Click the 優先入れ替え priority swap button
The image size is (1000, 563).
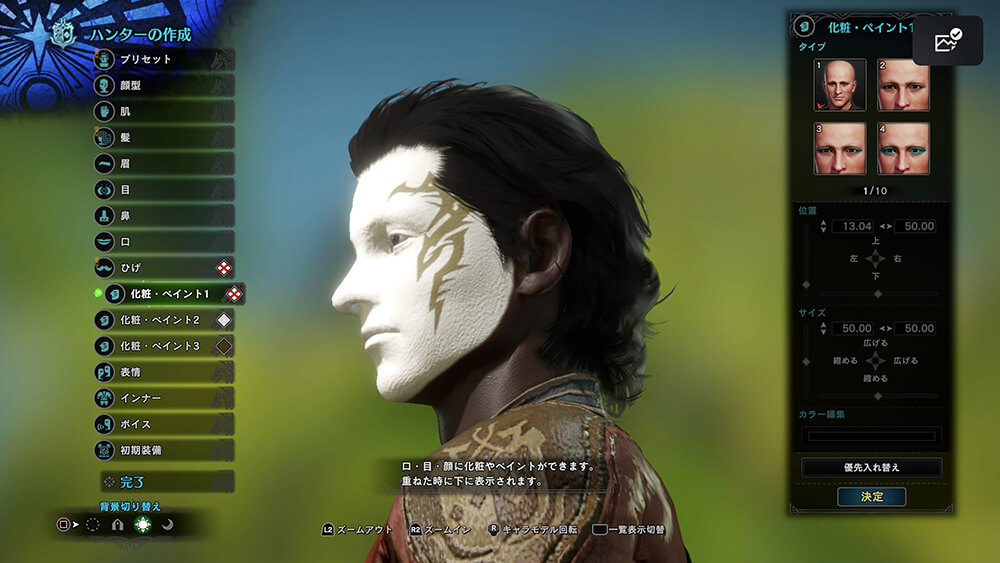coord(871,467)
